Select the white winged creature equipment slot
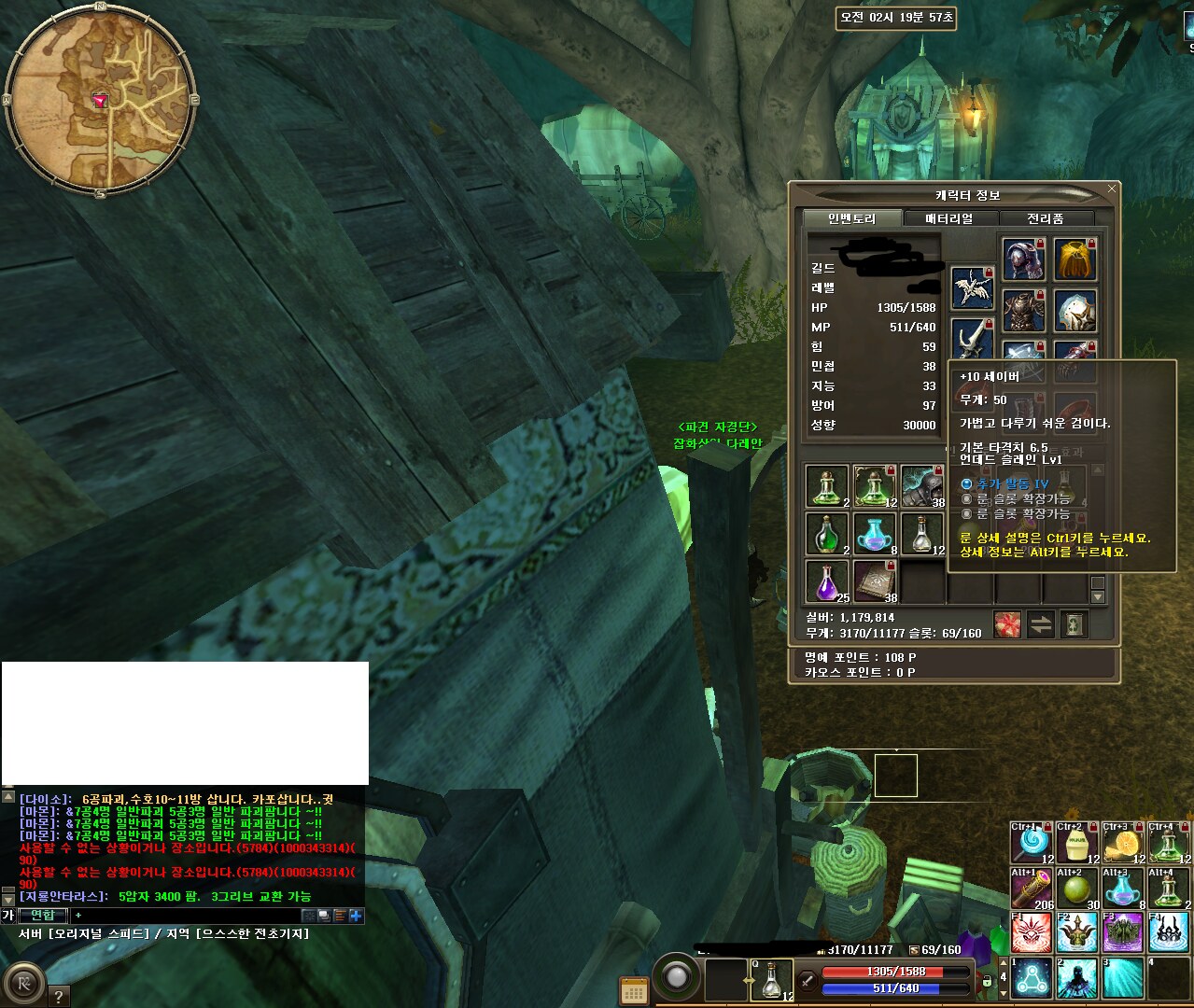Viewport: 1194px width, 1008px height. [x=972, y=287]
